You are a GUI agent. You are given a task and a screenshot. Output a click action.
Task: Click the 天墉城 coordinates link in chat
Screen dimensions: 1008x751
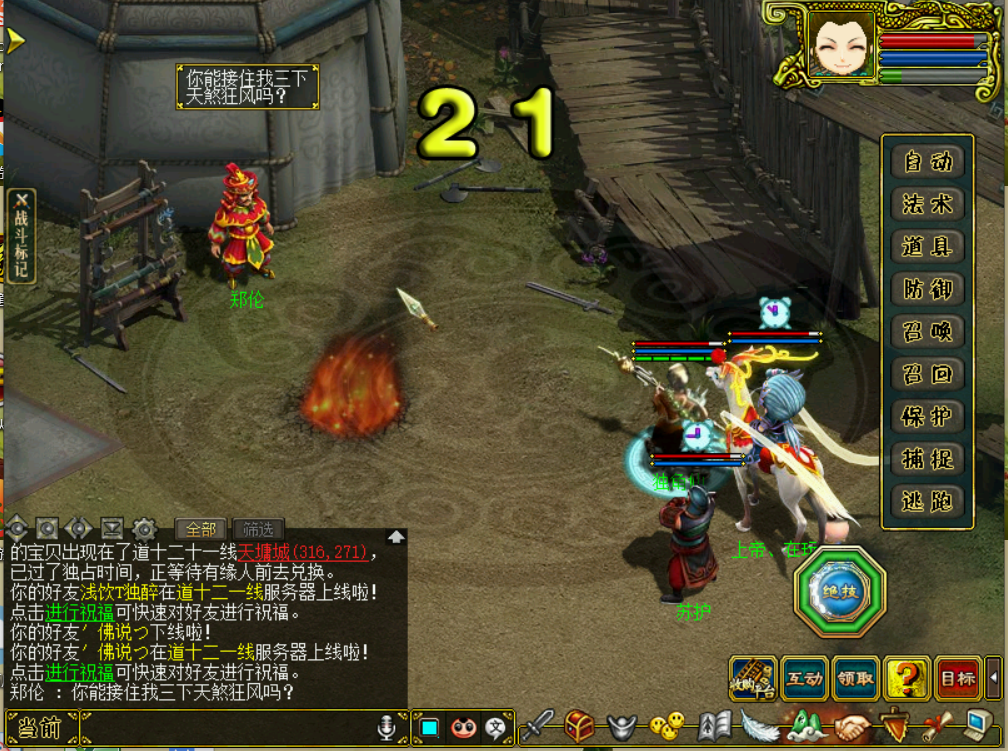point(303,553)
